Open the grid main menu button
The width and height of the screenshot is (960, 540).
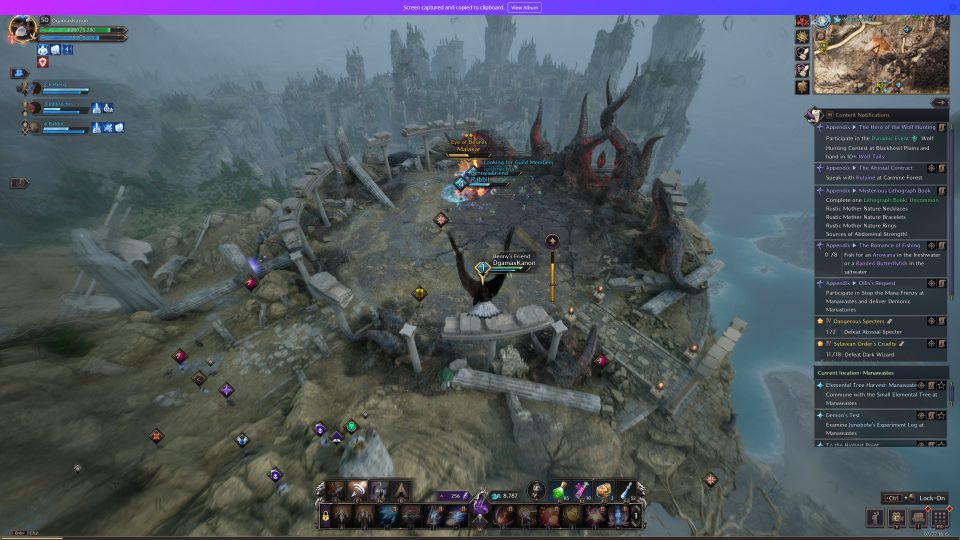[939, 518]
